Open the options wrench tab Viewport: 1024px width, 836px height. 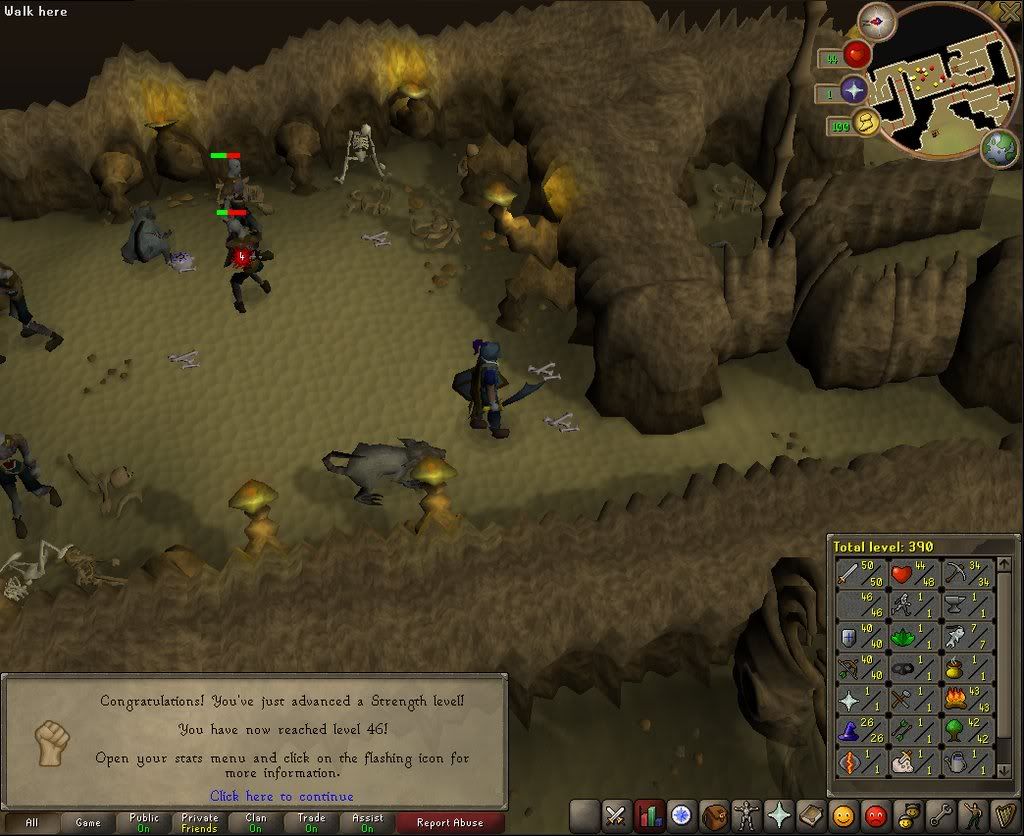tap(940, 815)
